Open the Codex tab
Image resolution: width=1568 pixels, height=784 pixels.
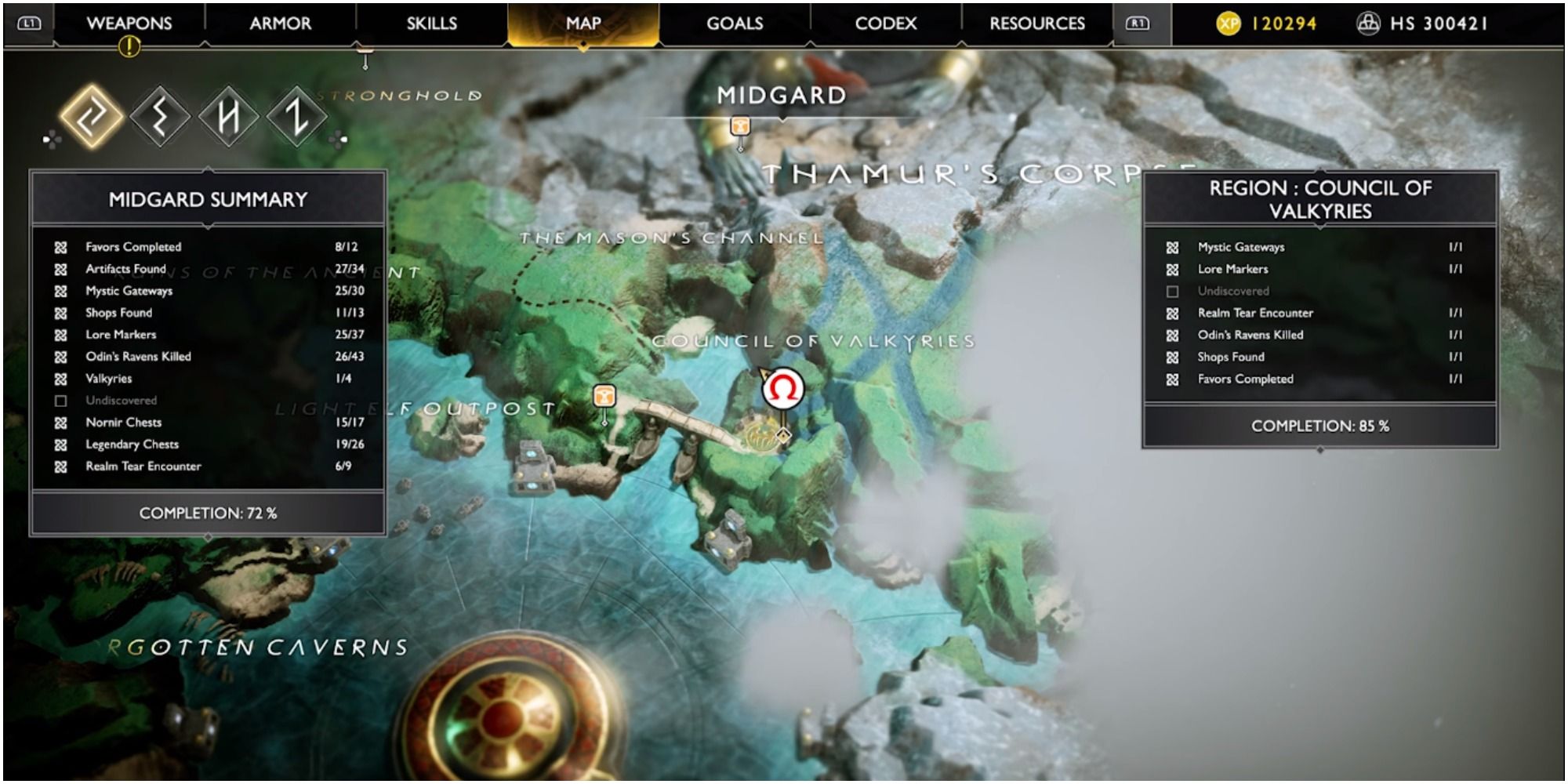(886, 24)
